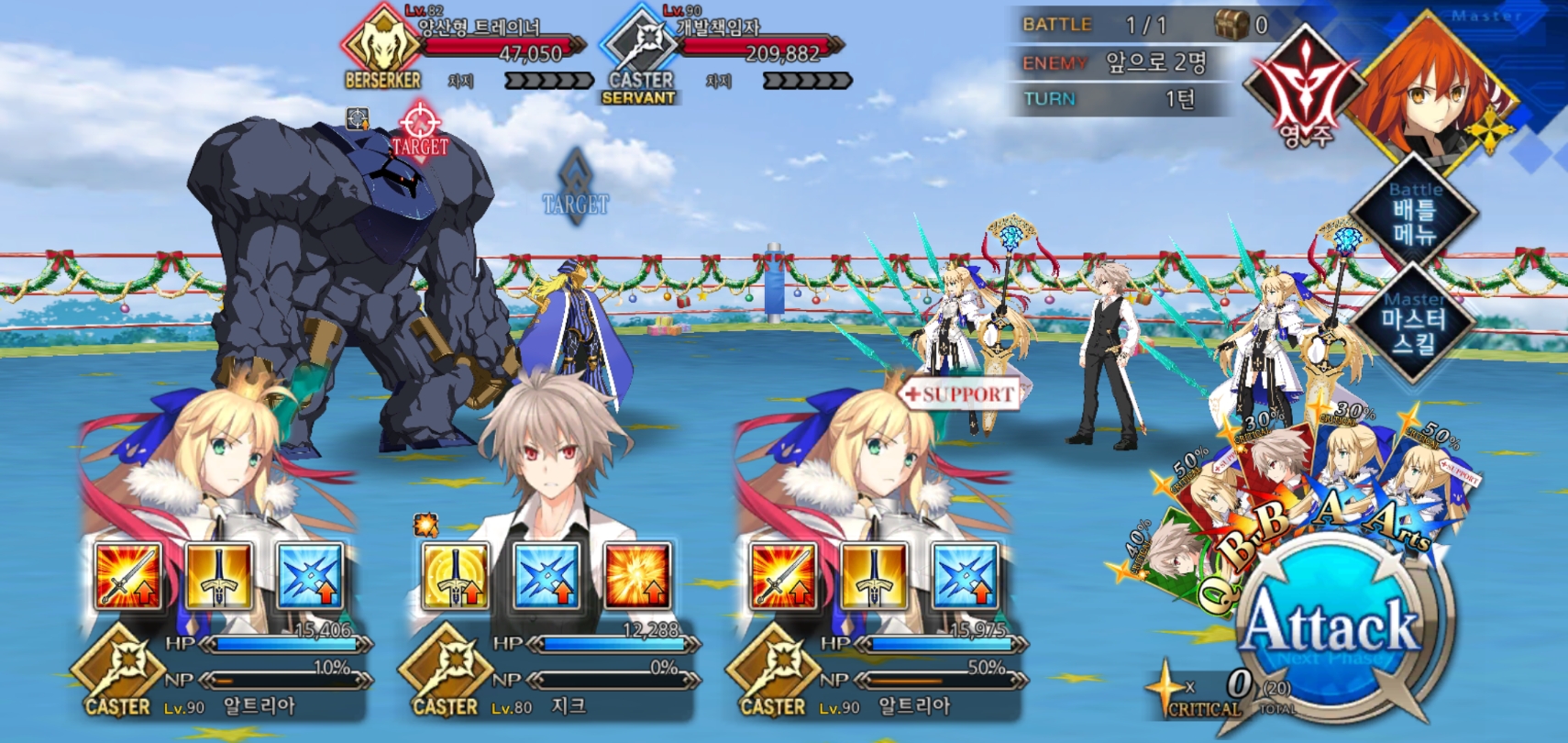
Task: Activate the red sword skill of the 10% NP Altria
Action: [127, 576]
